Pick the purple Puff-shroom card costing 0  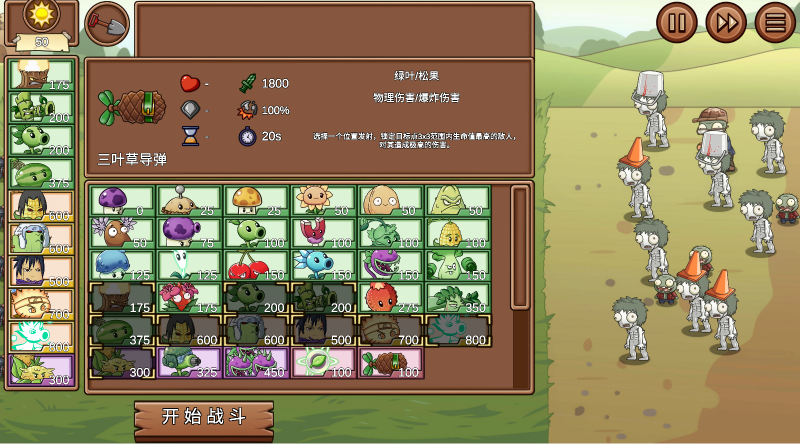tap(122, 201)
